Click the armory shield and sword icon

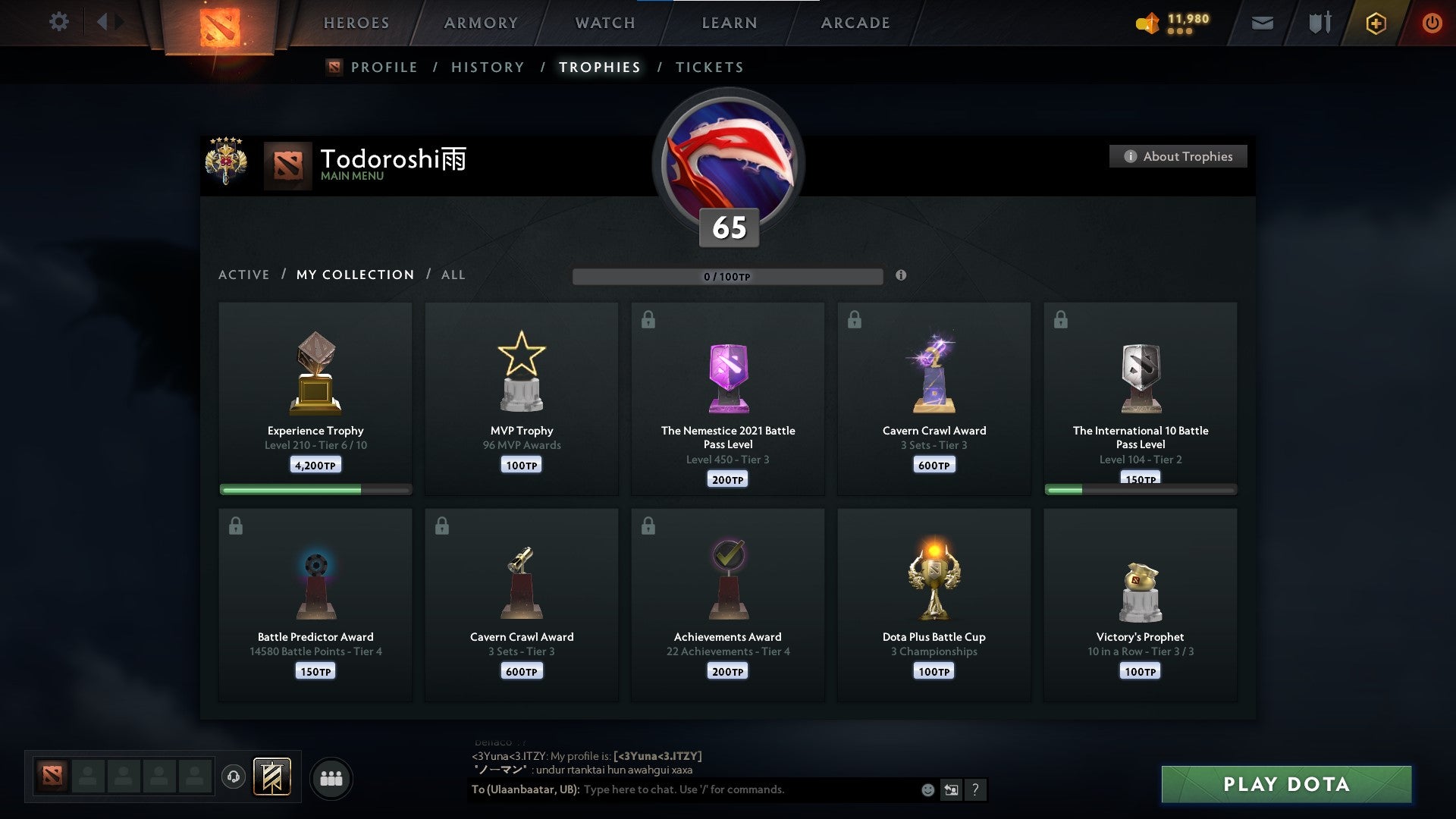(1319, 23)
